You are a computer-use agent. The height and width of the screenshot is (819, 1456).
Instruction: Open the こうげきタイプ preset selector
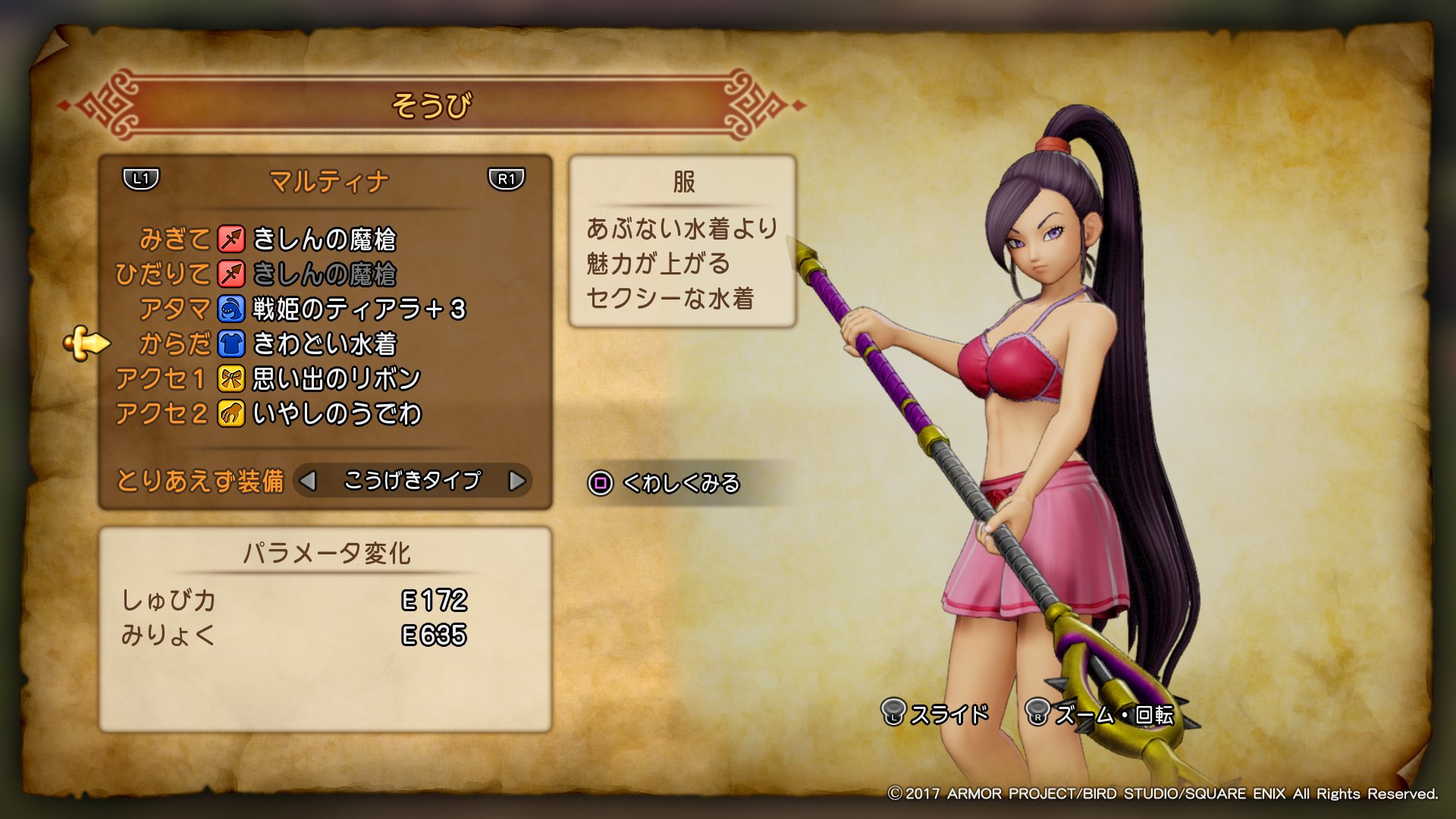pos(413,480)
